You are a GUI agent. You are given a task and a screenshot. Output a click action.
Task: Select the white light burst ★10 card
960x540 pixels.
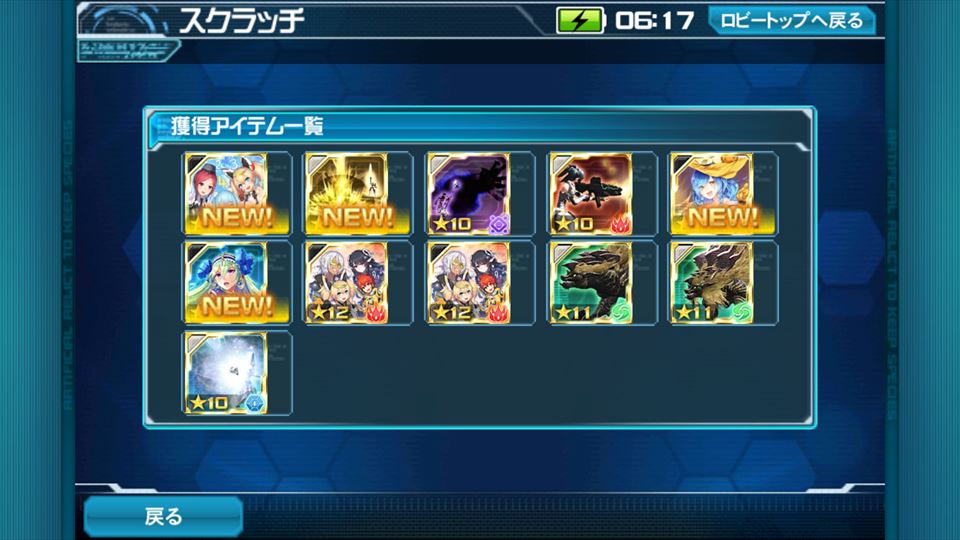pos(224,372)
